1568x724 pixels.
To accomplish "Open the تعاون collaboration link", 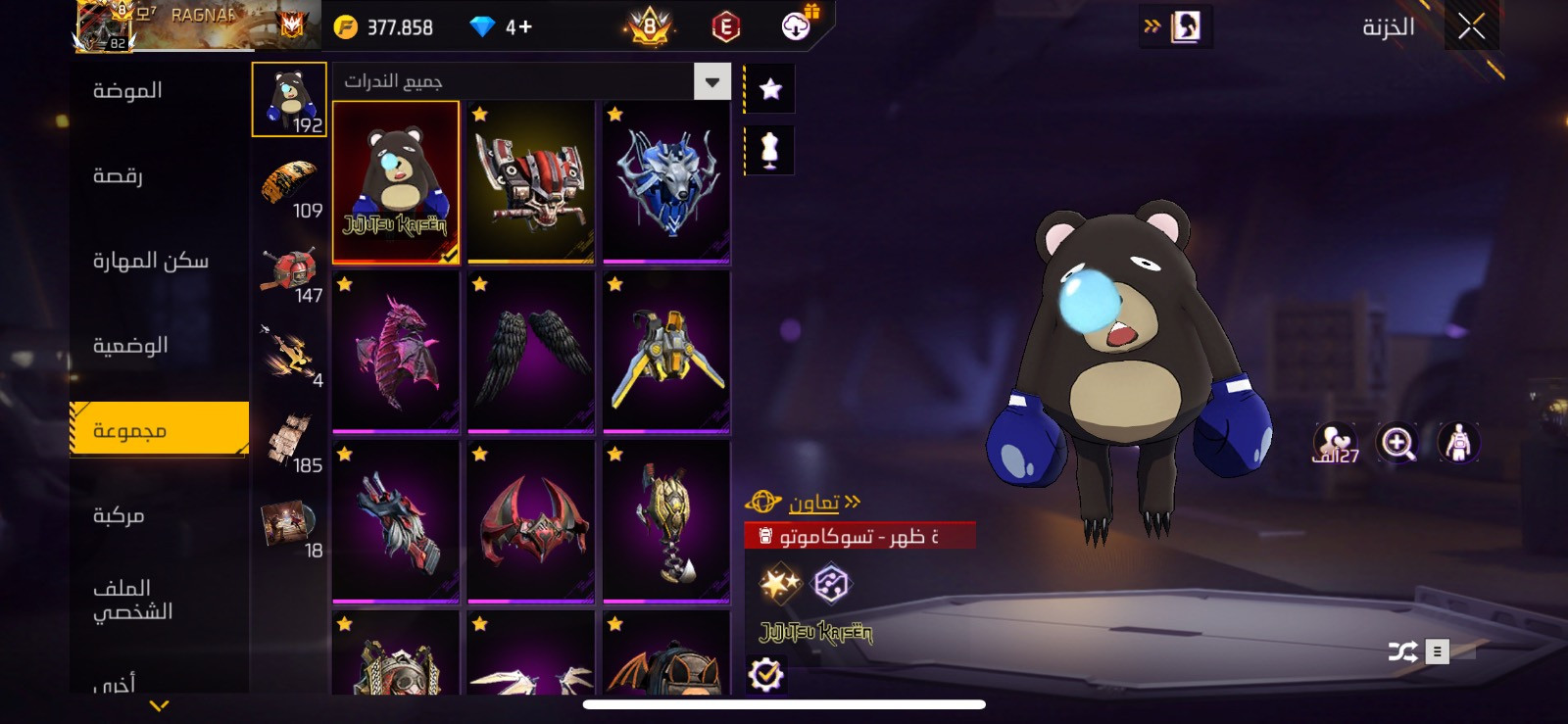I will coord(813,504).
